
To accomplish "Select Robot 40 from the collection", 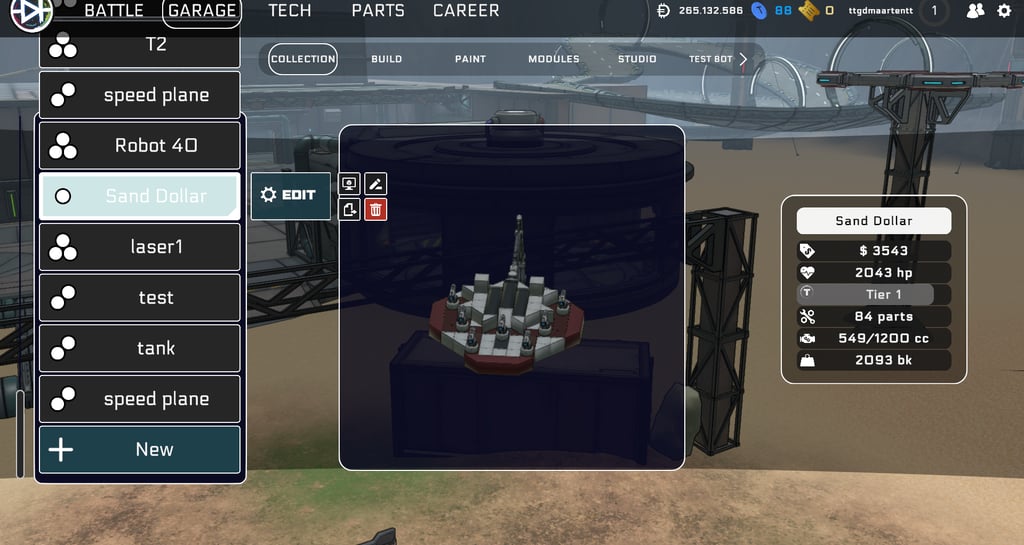I will pos(140,145).
